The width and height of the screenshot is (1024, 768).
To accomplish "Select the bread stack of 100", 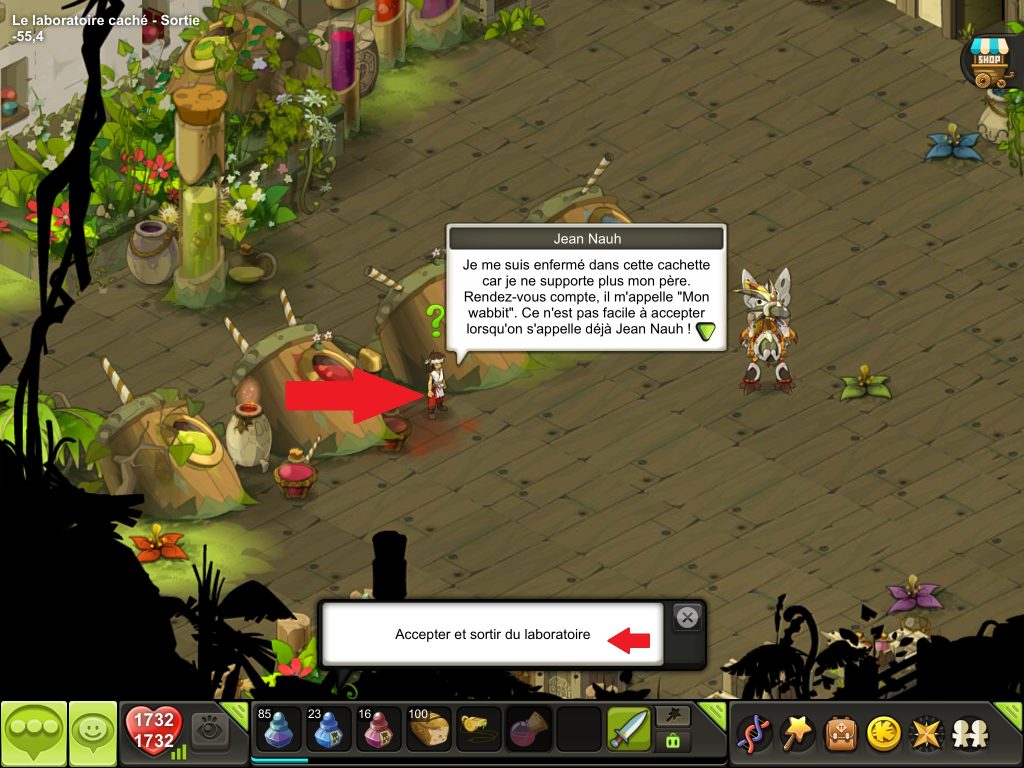I will [x=429, y=729].
